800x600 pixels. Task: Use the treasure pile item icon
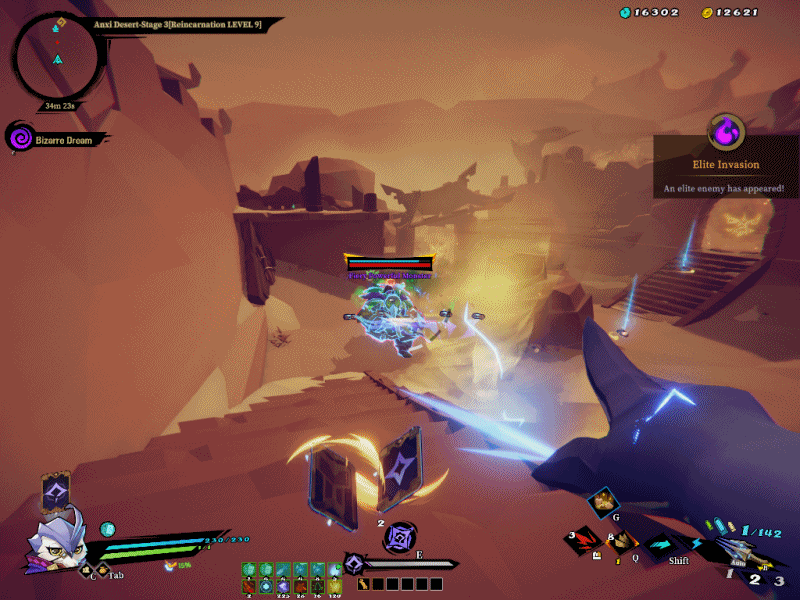(603, 503)
